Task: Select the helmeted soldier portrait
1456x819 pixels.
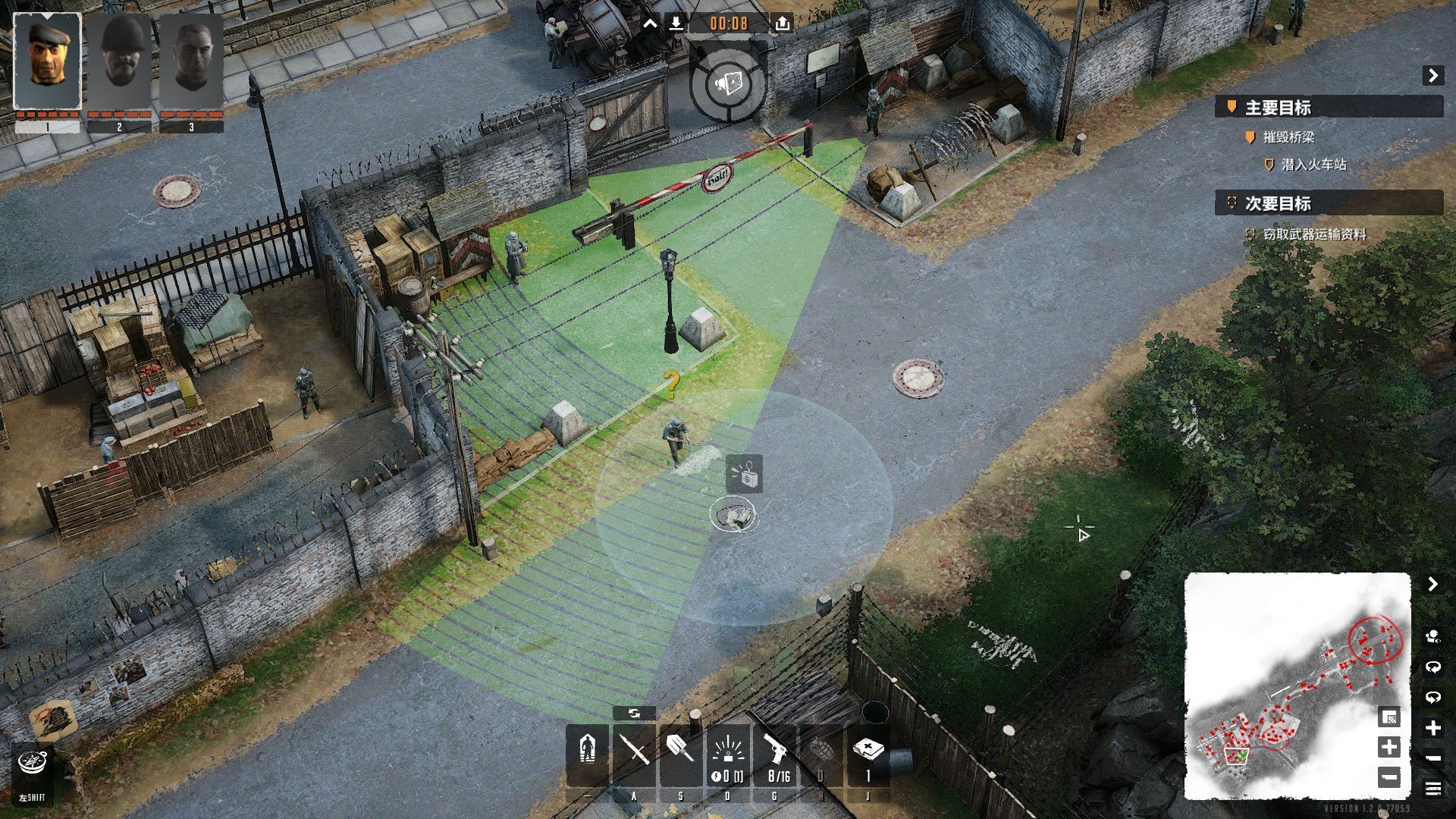Action: (119, 61)
